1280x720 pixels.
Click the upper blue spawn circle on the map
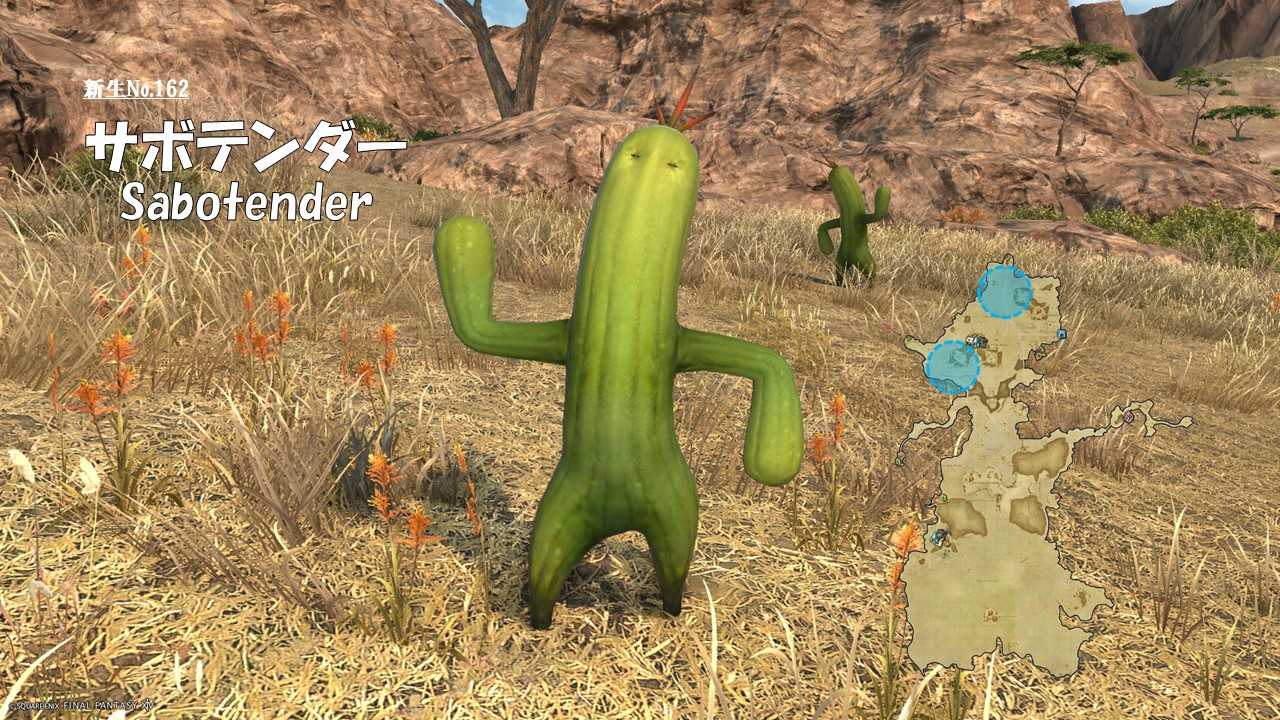(x=1004, y=292)
